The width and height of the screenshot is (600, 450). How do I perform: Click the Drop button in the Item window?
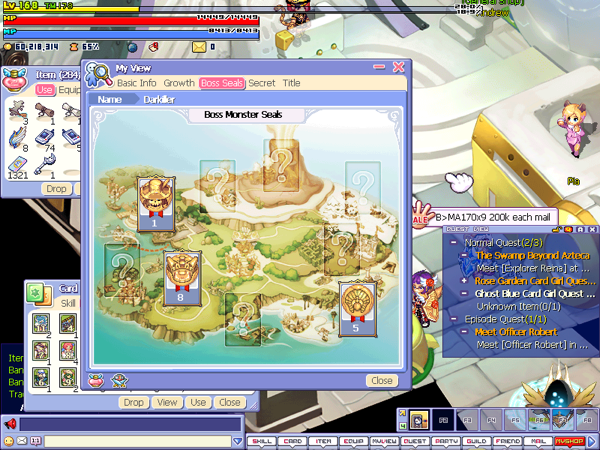(x=56, y=188)
